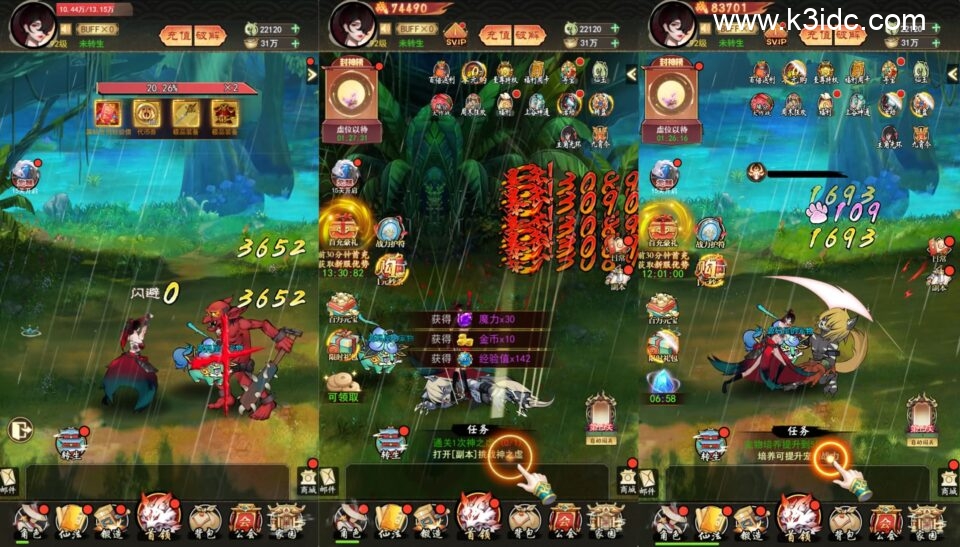The height and width of the screenshot is (547, 960).
Task: Open the 封神榜 panel showing the 01:27:31 countdown
Action: coord(347,100)
